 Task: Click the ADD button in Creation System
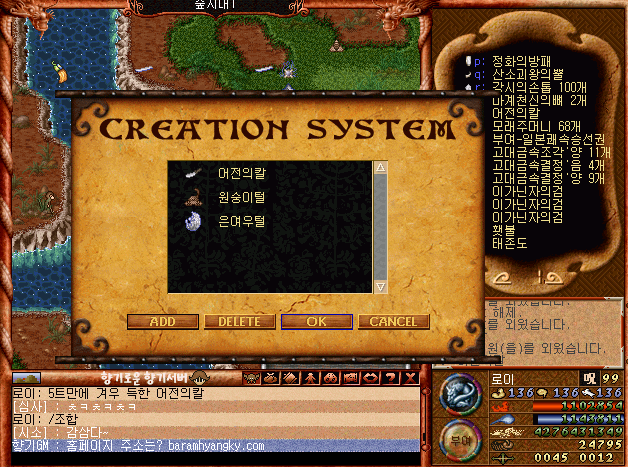point(160,322)
